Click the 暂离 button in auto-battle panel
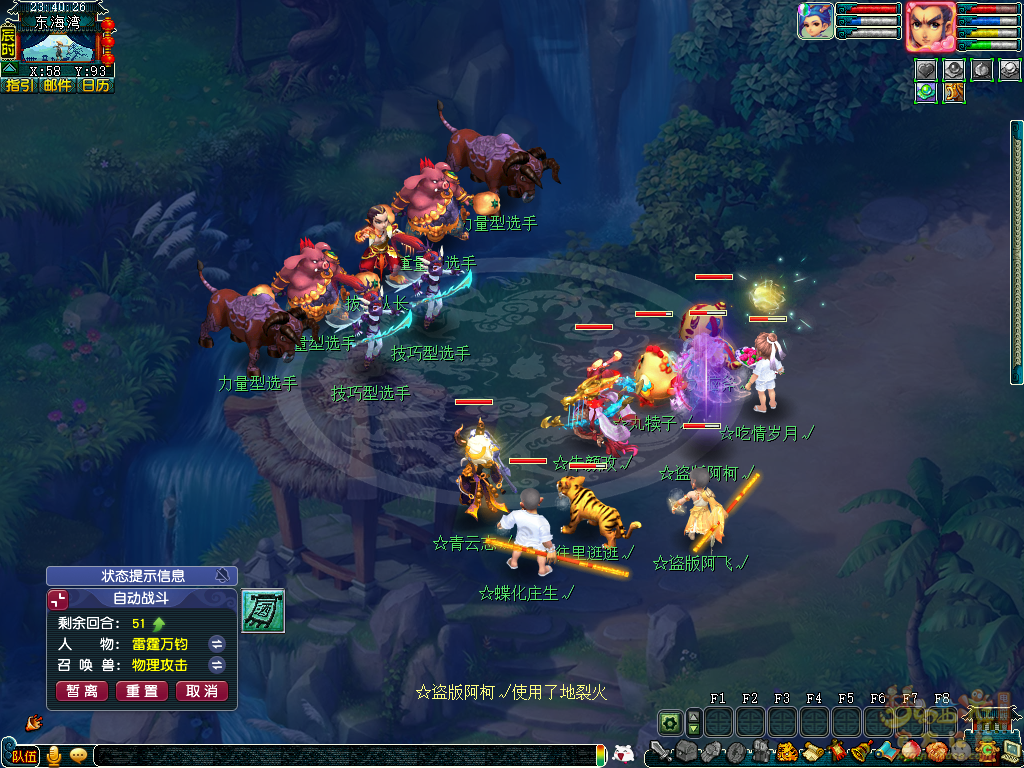Screen dimensions: 1024x768 (x=82, y=691)
